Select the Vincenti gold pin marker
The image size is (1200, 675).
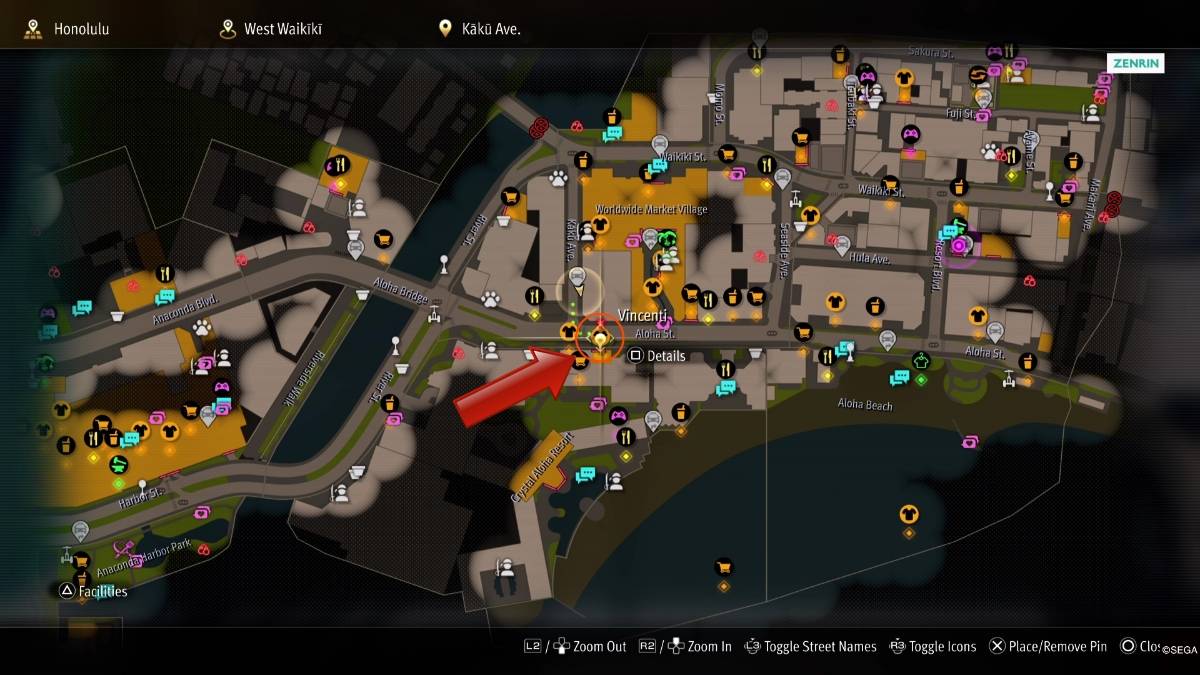(x=600, y=340)
